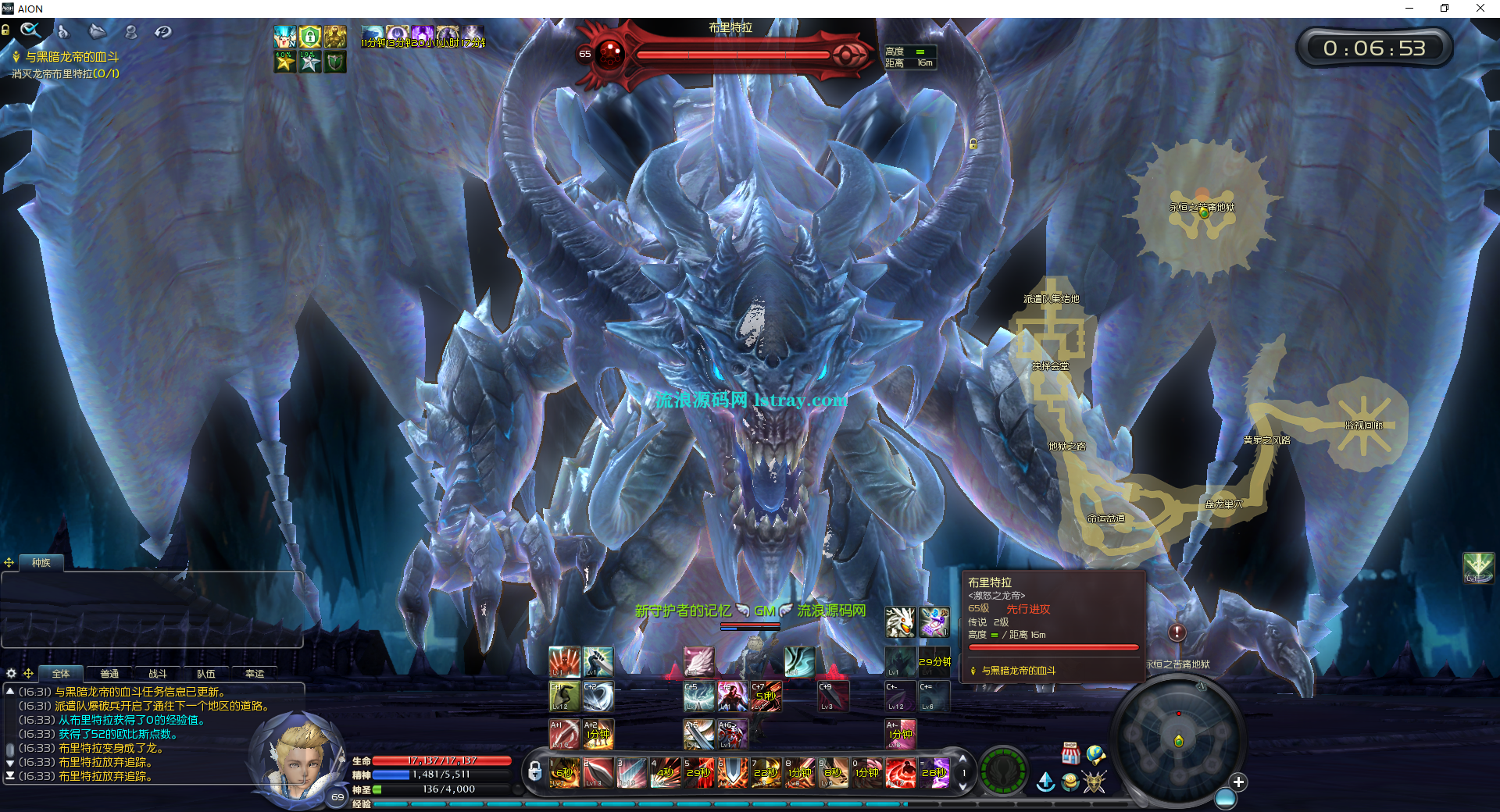
Task: Open the globe and scroll icon
Action: [1095, 754]
